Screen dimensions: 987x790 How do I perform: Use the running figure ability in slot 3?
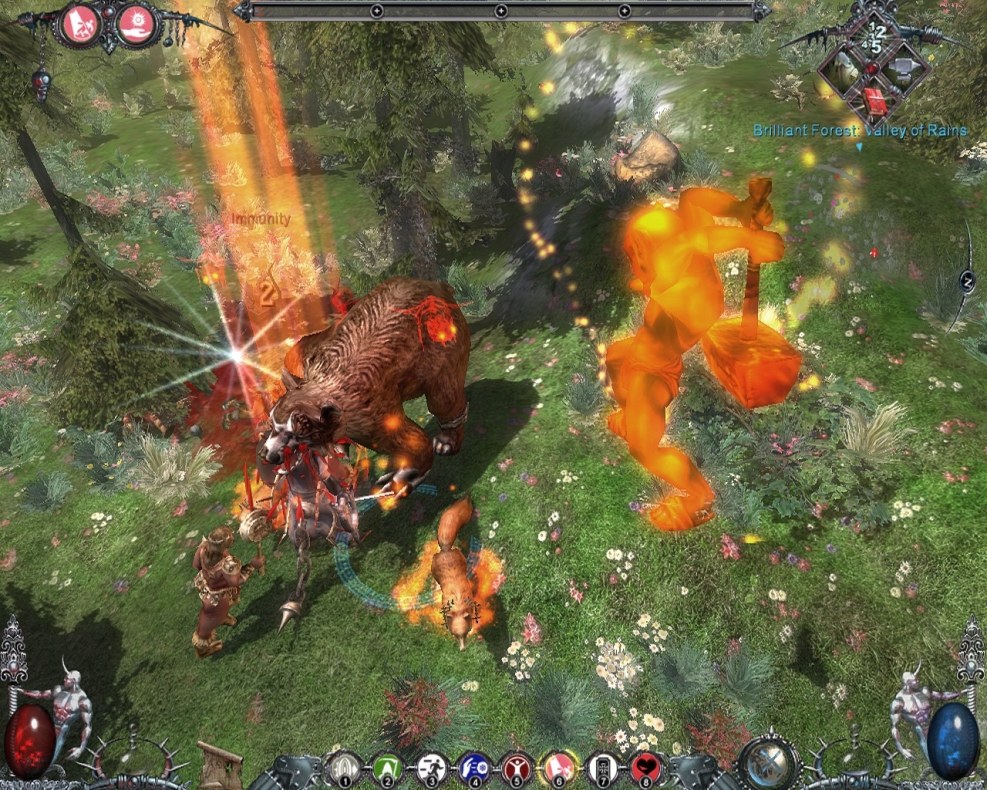[x=429, y=768]
